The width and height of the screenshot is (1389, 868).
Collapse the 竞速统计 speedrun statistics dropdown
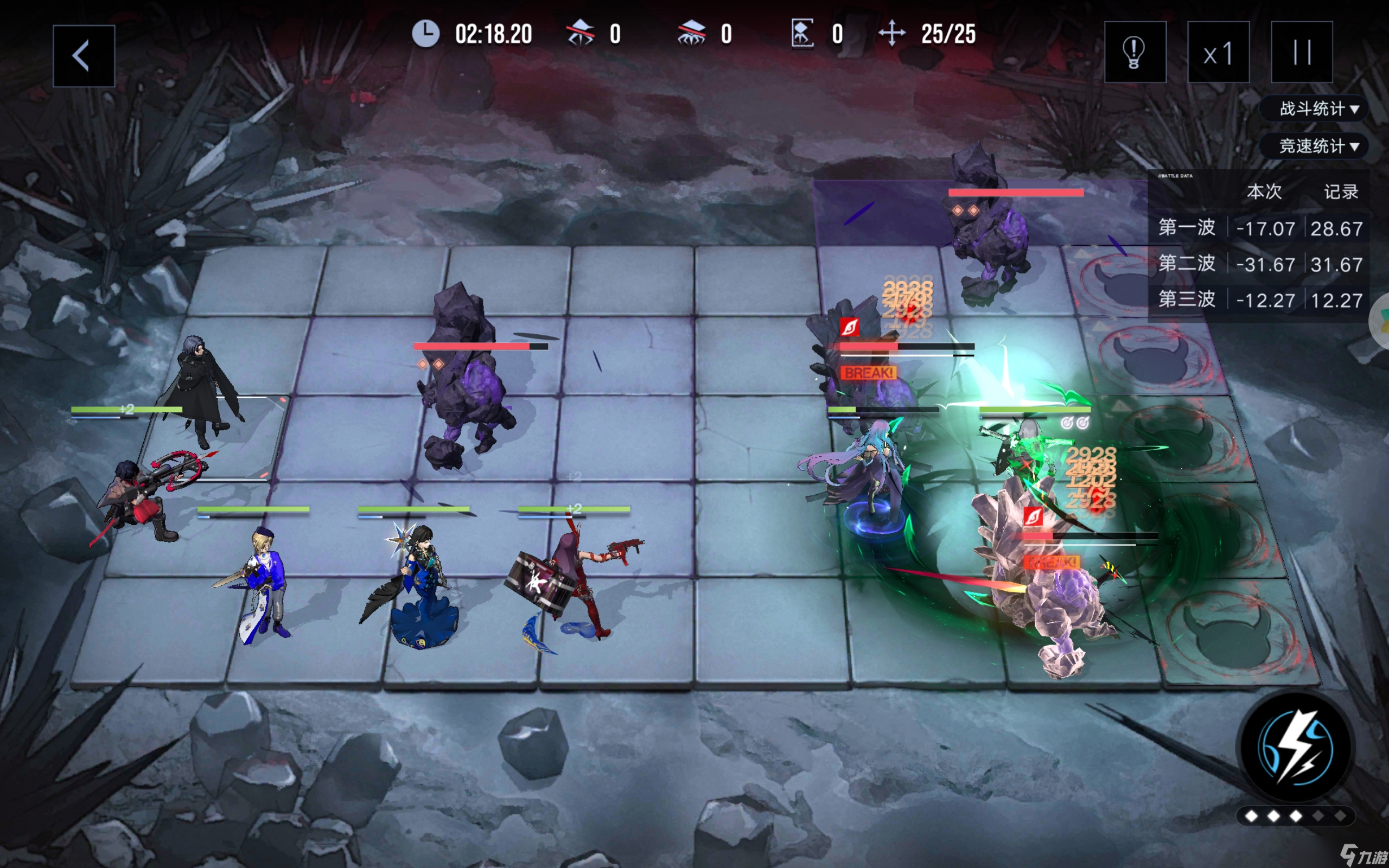tap(1318, 146)
